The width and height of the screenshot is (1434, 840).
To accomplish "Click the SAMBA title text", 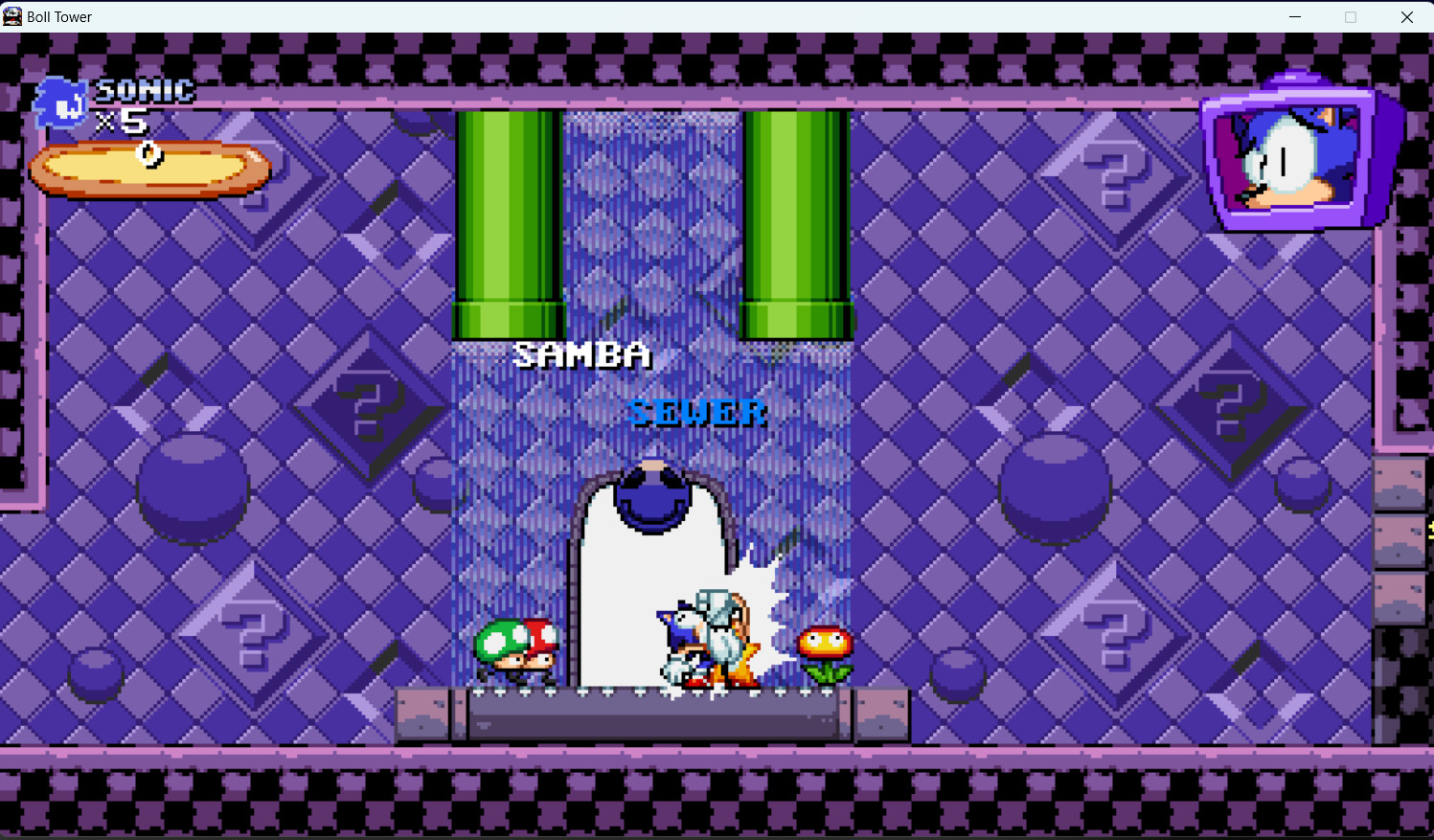I will point(581,354).
